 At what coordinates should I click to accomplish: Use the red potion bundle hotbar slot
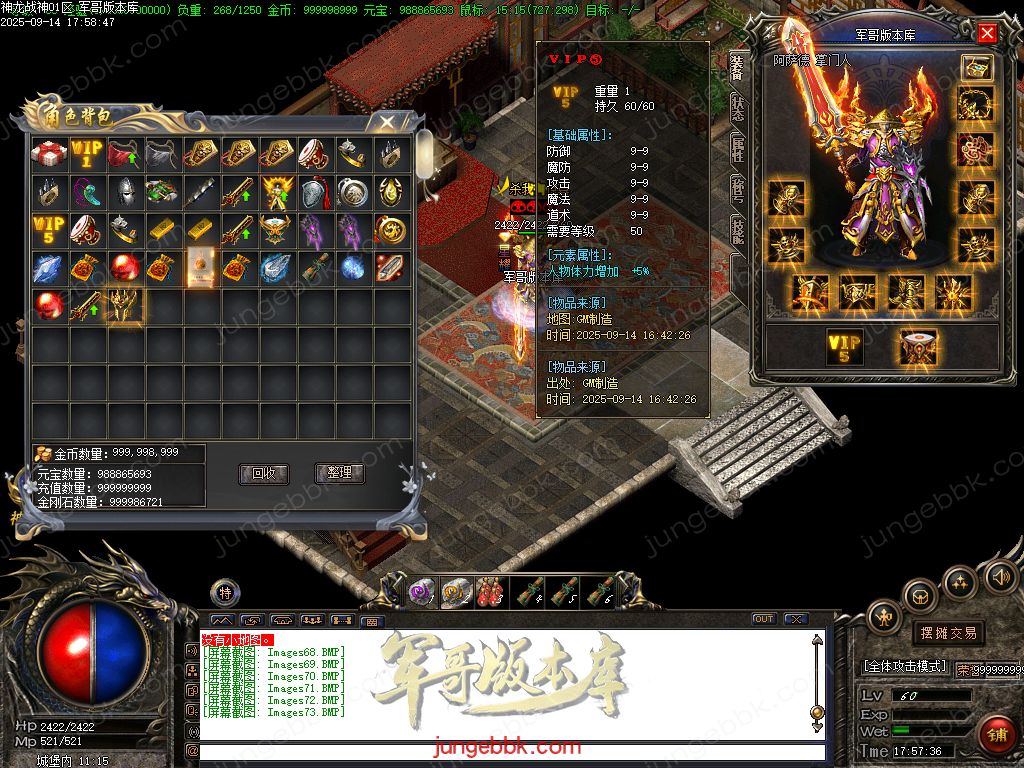(x=489, y=592)
